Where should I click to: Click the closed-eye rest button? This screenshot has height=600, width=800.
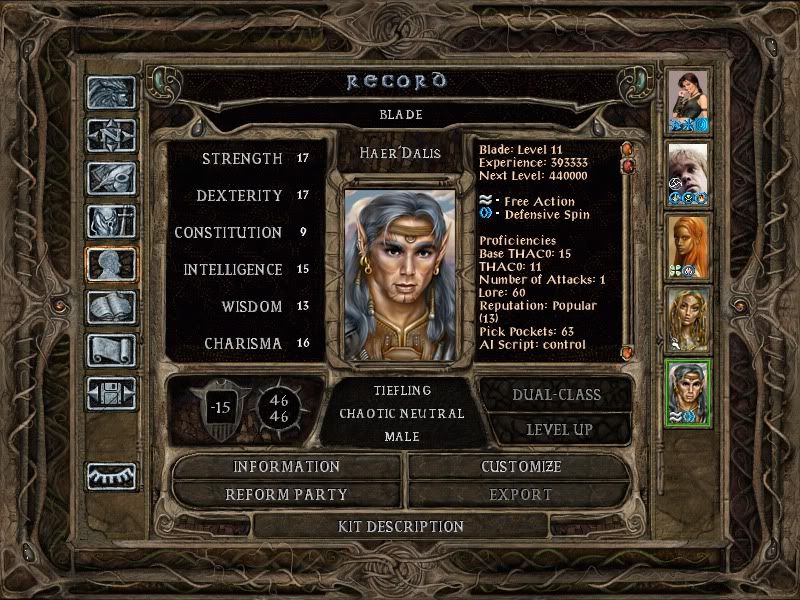pos(110,475)
